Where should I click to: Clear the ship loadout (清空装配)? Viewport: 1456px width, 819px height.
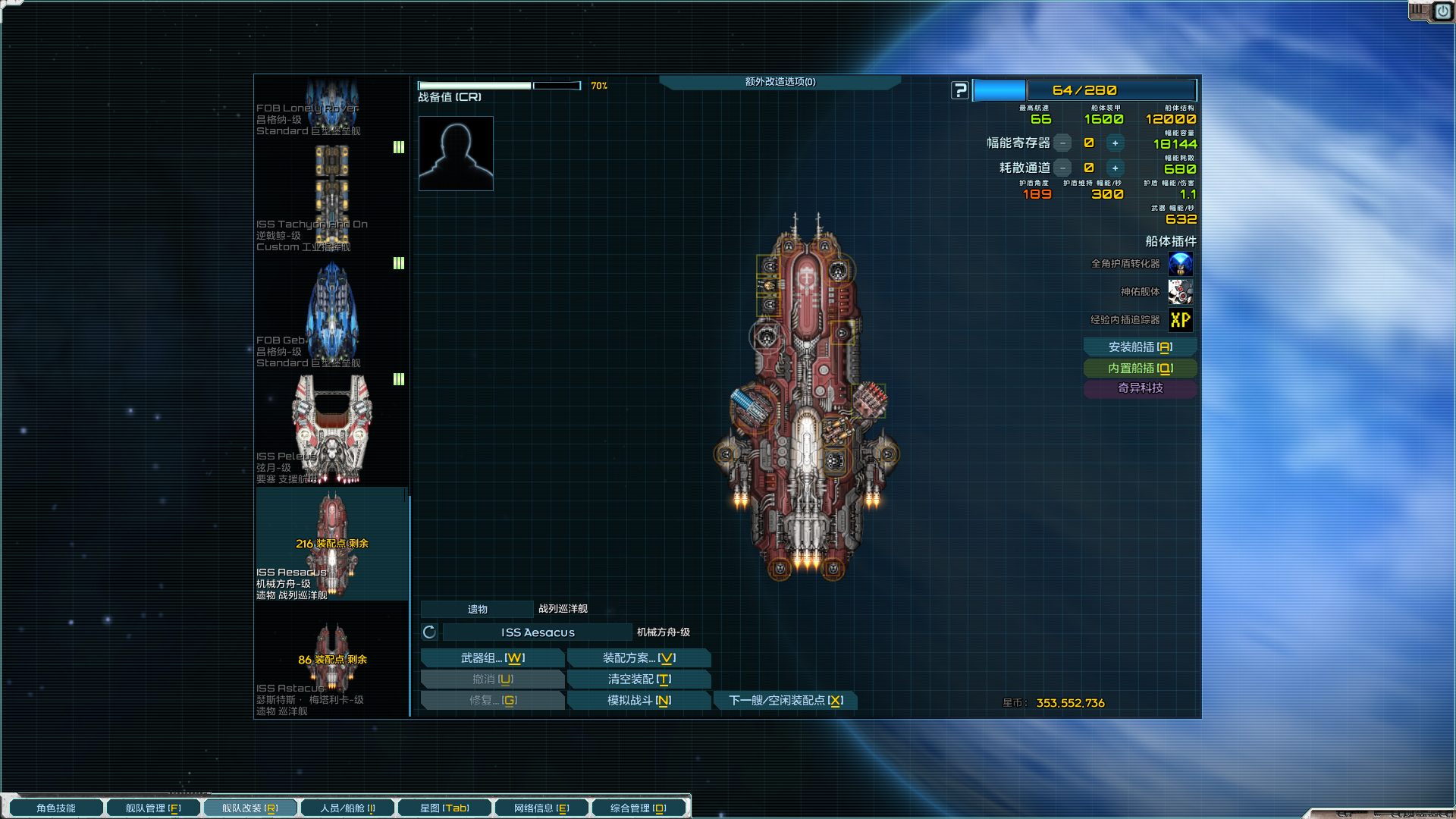pos(639,679)
